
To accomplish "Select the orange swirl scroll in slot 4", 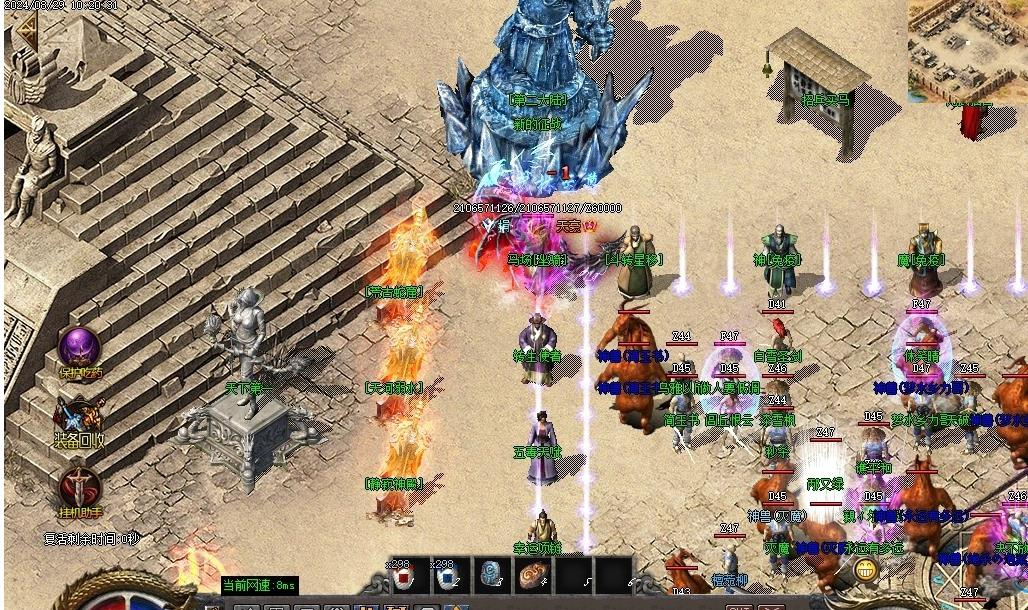I will [x=532, y=575].
